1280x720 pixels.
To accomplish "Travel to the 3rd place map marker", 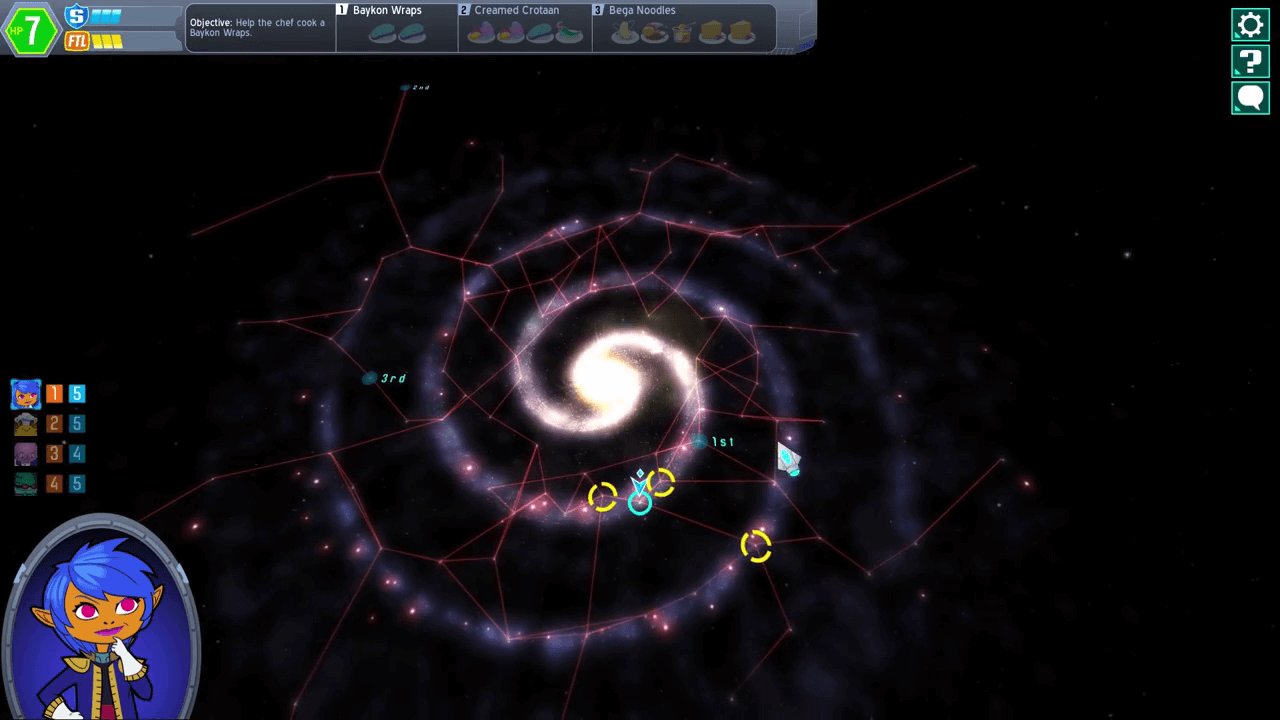I will click(370, 378).
